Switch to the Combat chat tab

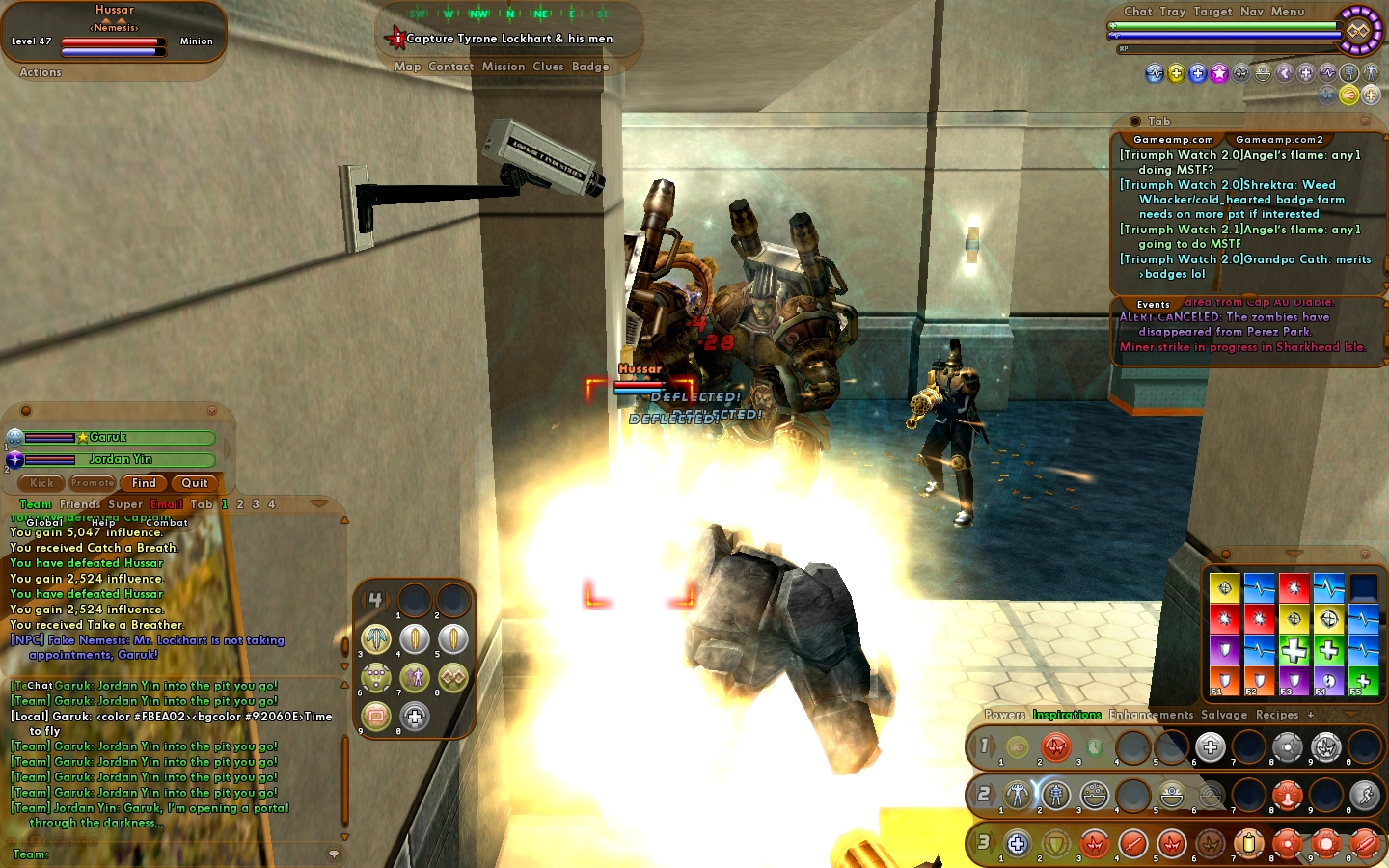(x=167, y=523)
